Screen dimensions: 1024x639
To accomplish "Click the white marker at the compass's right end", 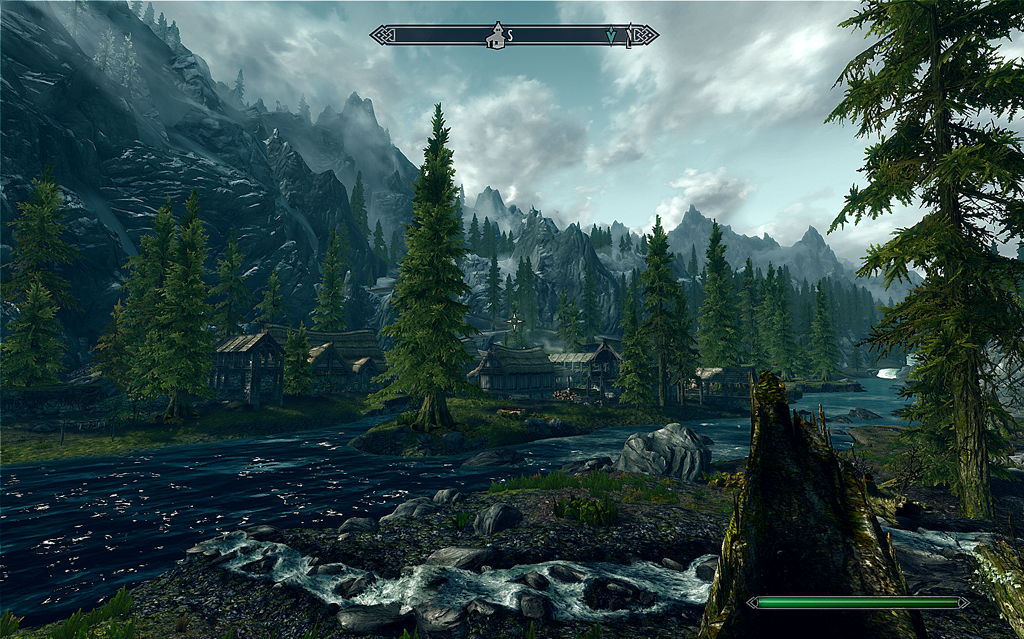I will [x=630, y=36].
